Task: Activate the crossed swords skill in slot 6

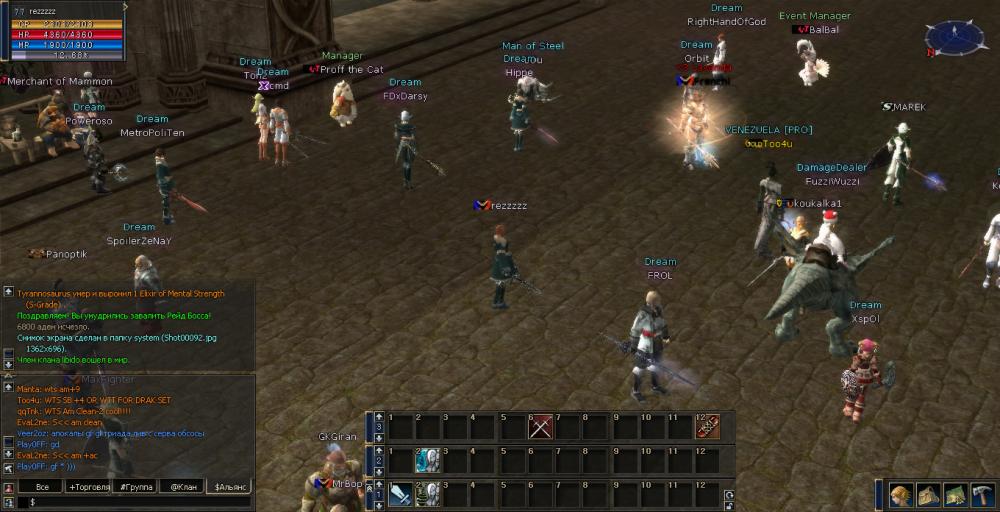Action: click(x=541, y=427)
